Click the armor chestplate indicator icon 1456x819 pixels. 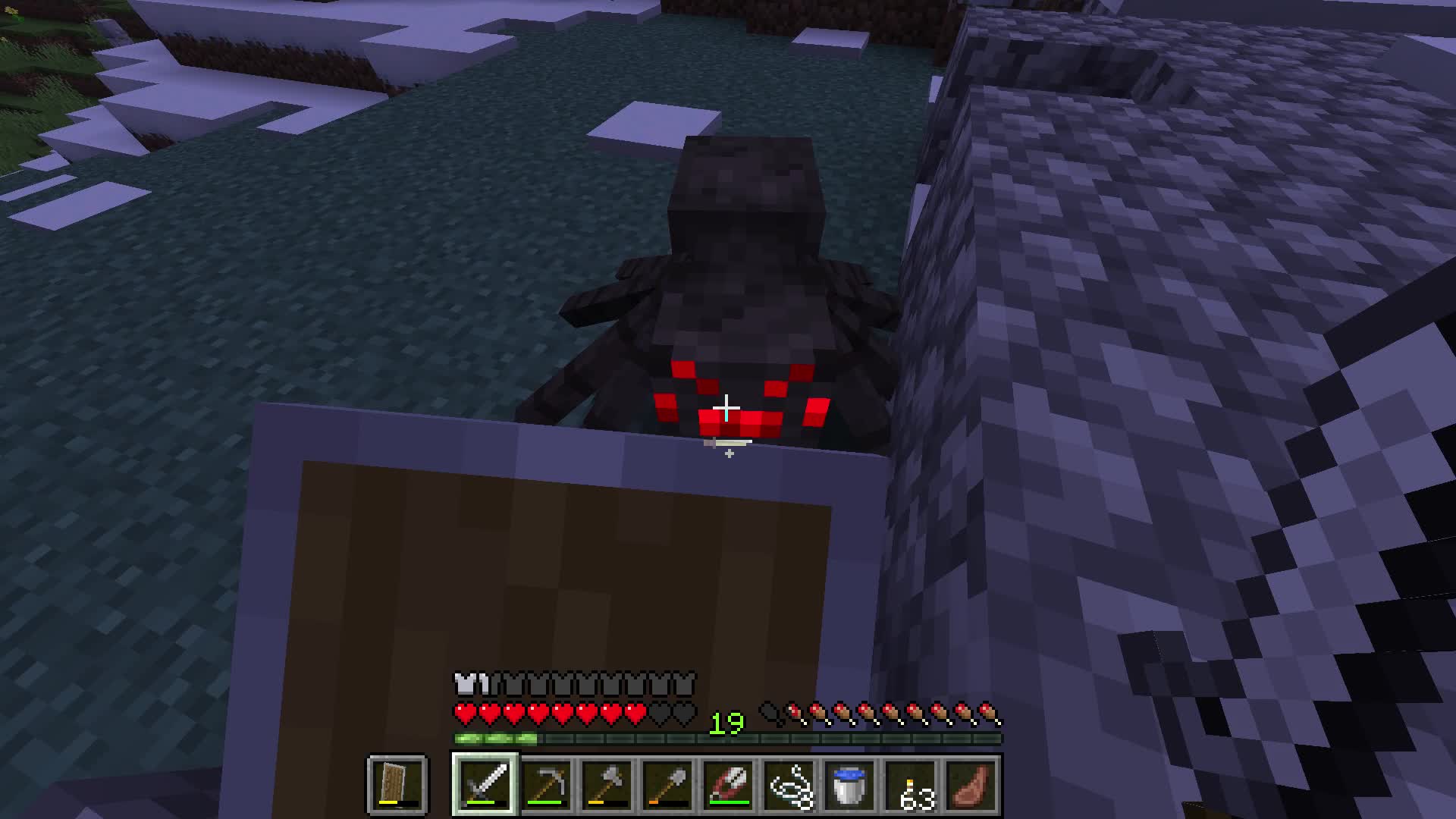click(x=463, y=682)
